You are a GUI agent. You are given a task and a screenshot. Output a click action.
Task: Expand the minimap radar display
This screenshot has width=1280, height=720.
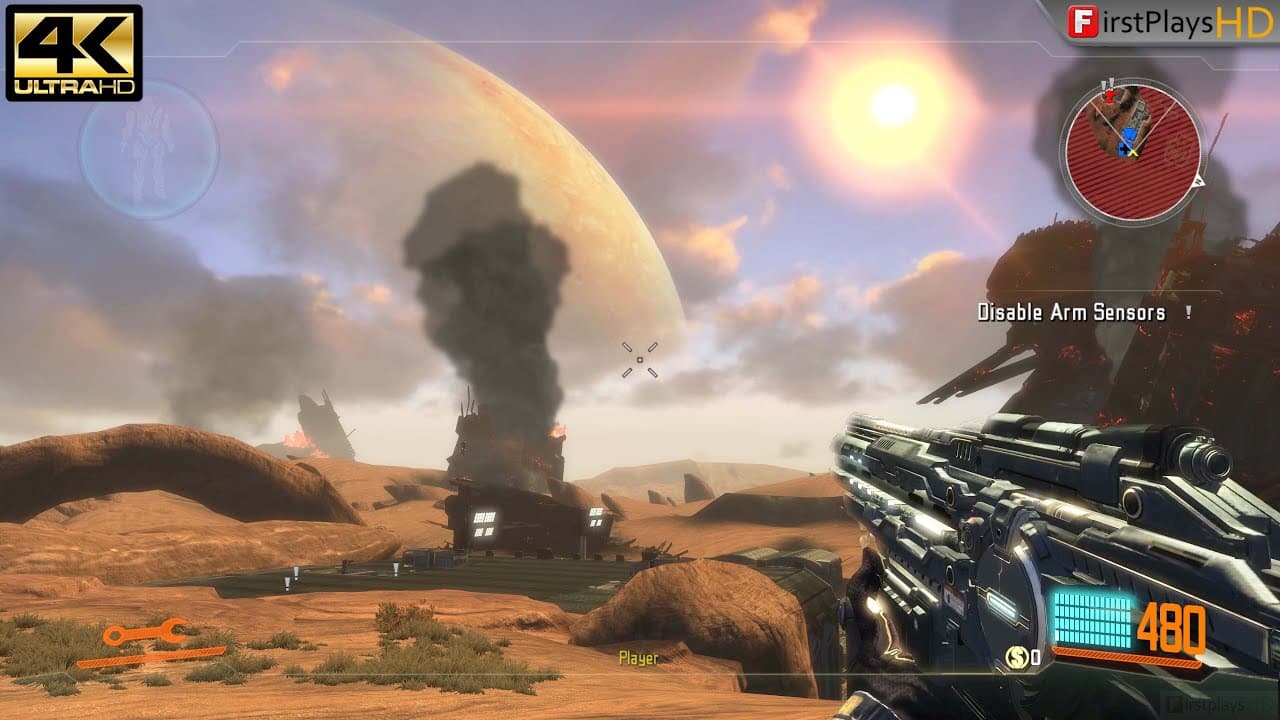(1135, 145)
